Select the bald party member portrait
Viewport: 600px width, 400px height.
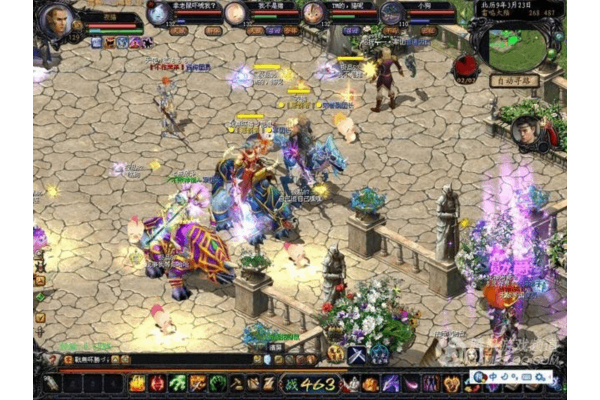[235, 14]
